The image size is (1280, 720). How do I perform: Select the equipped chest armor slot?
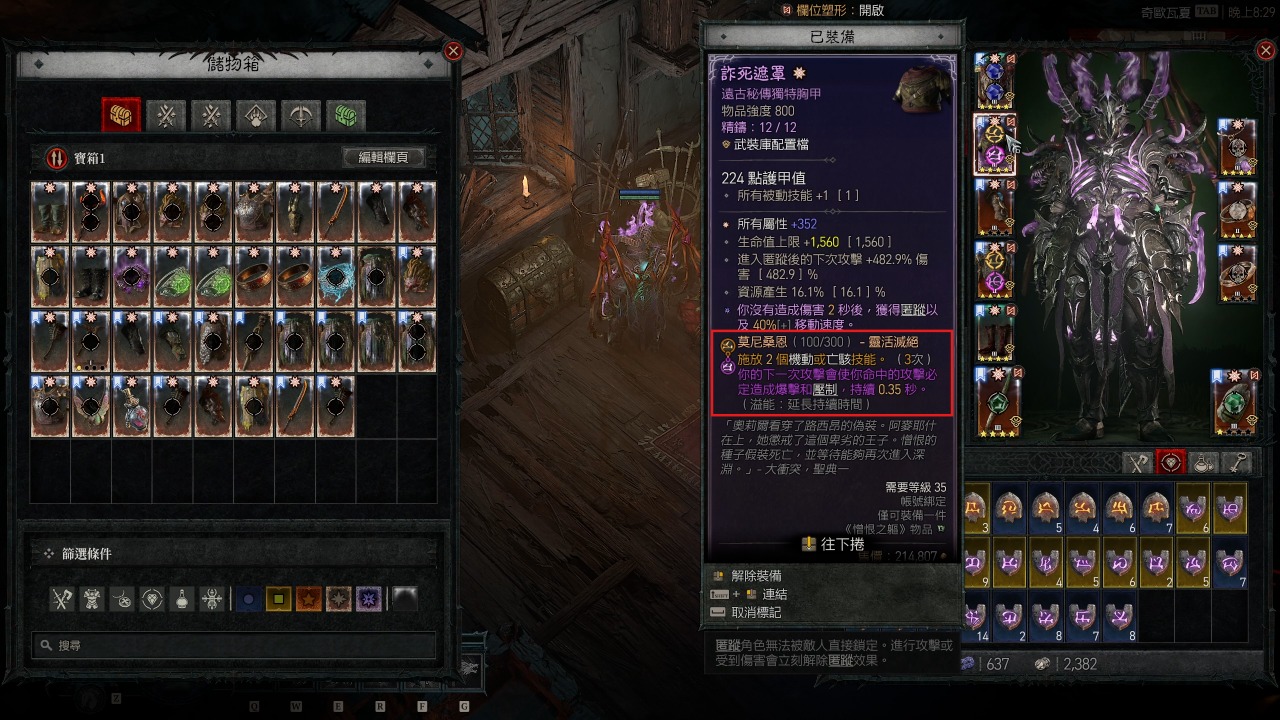994,146
